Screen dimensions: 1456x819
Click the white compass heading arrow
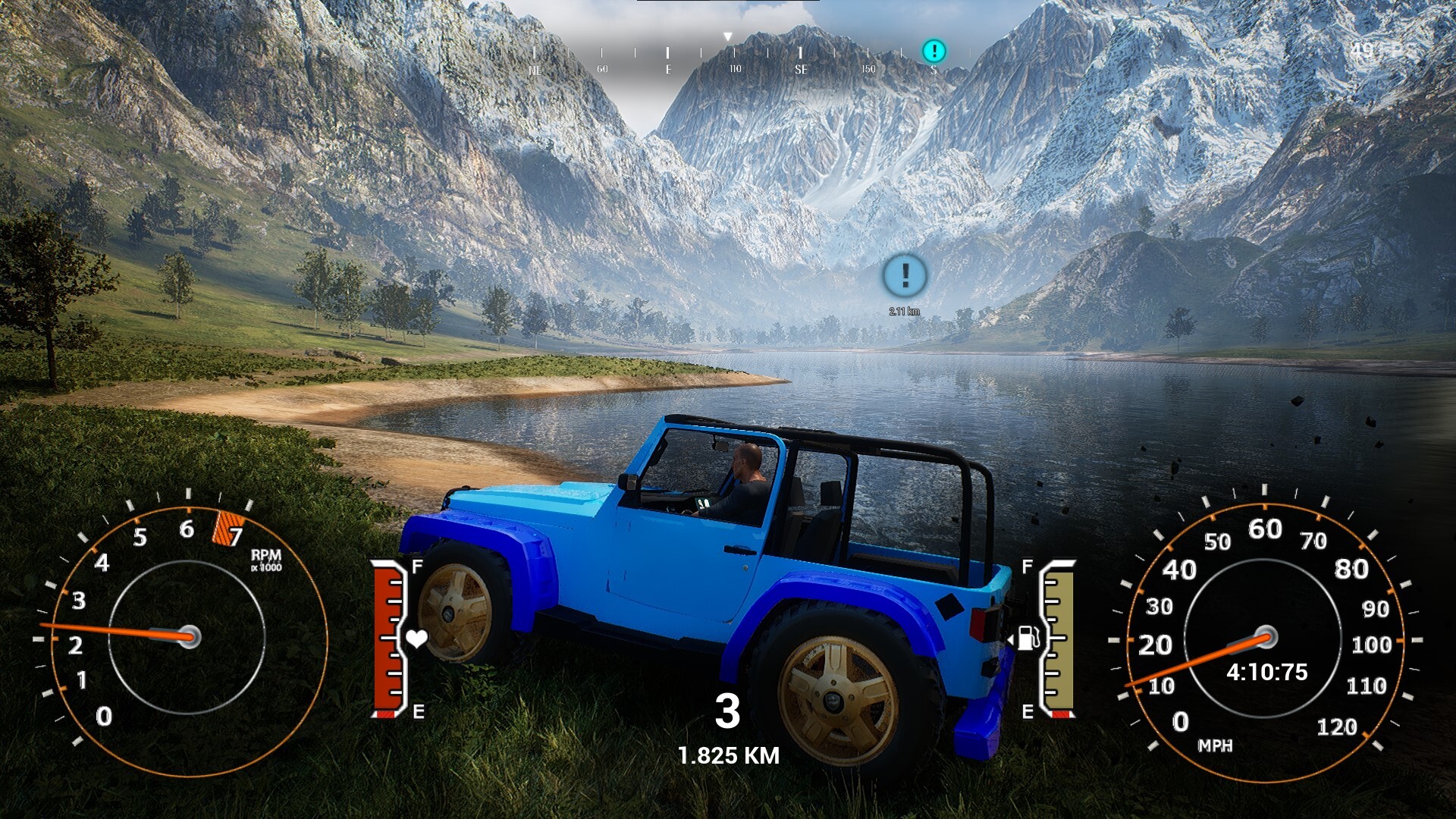coord(727,36)
